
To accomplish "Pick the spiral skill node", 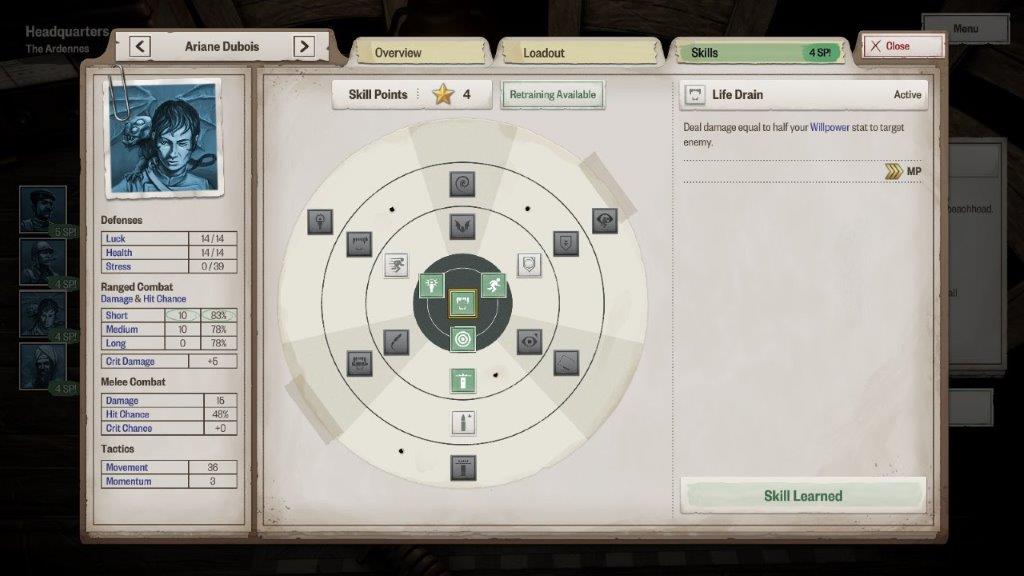I will (462, 184).
